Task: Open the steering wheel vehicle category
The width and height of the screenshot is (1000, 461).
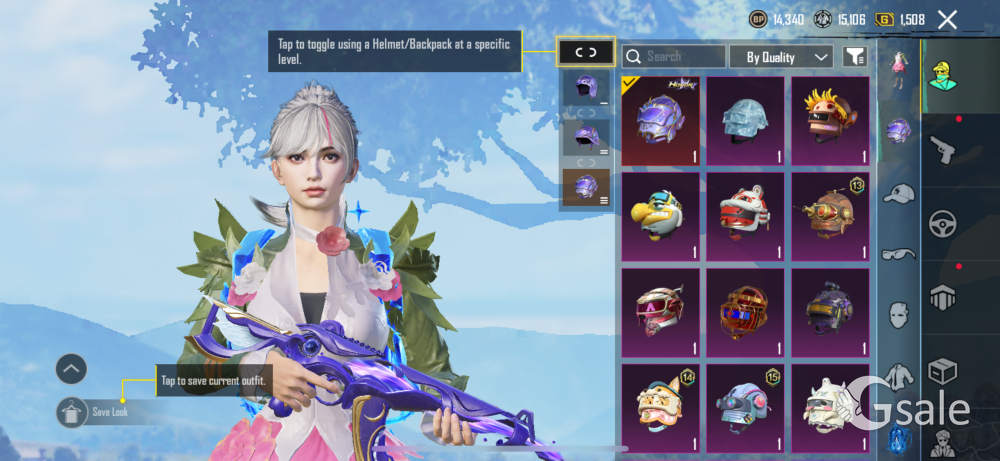Action: point(943,223)
